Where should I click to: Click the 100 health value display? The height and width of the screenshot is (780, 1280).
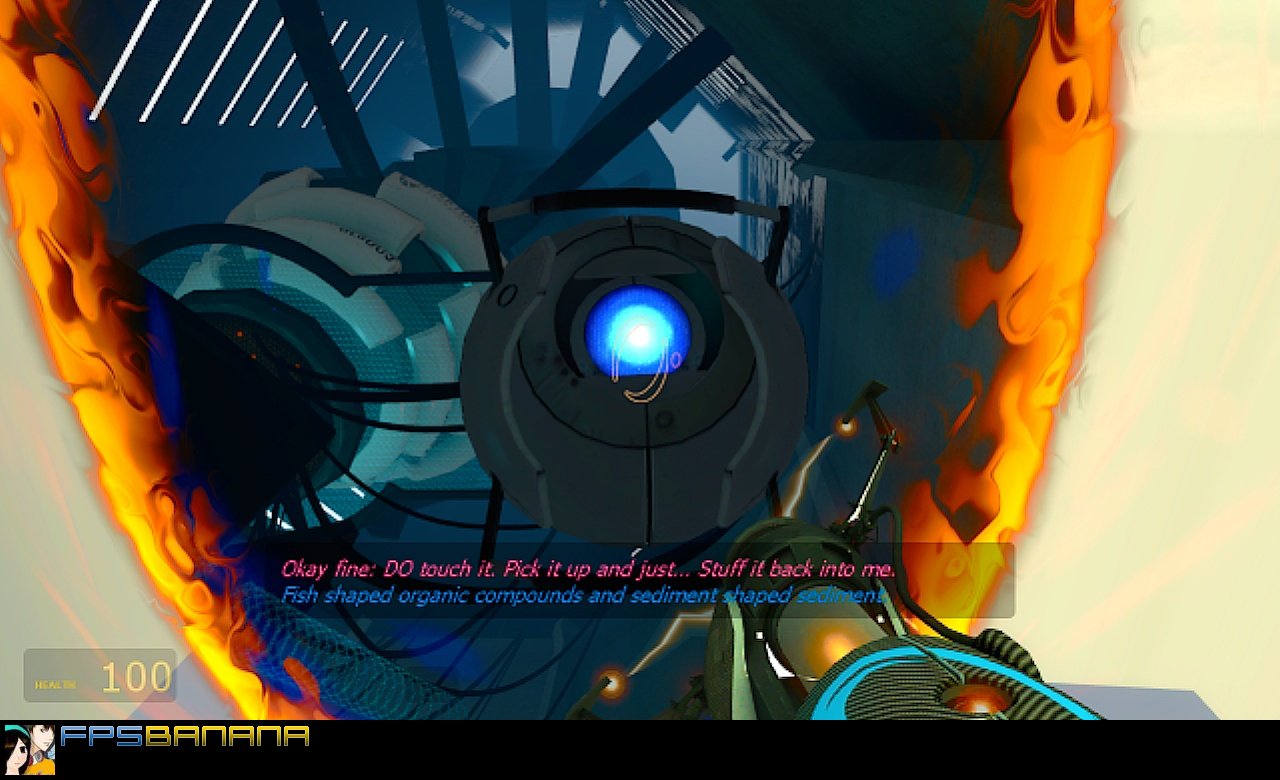point(135,676)
